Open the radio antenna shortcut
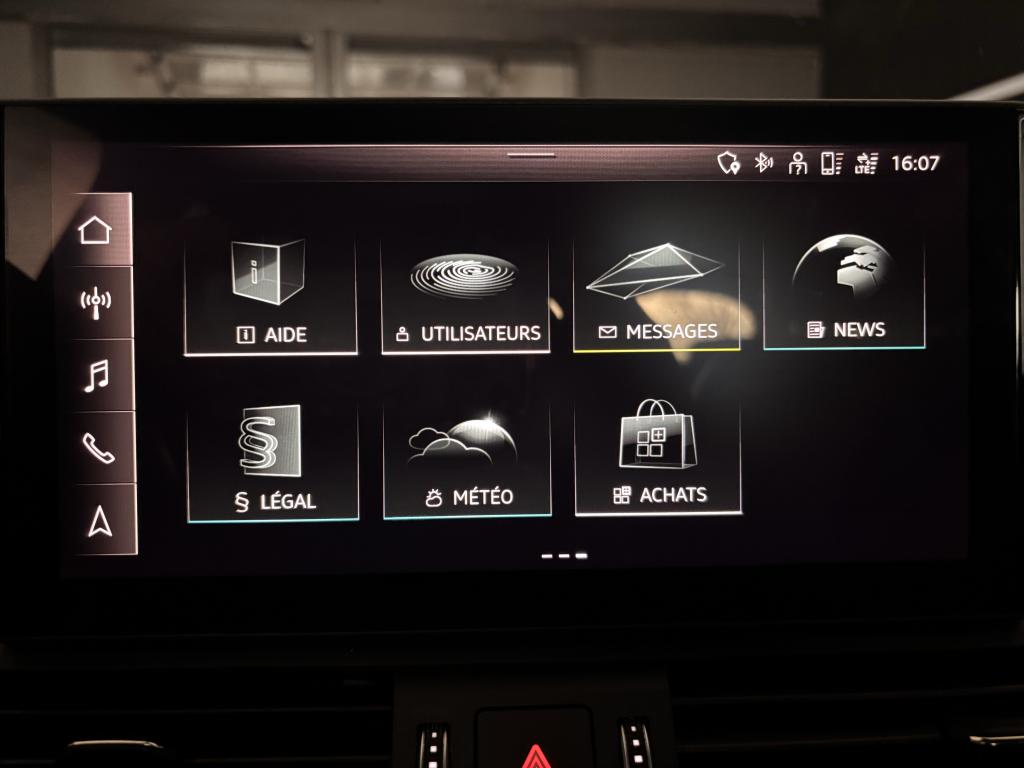1024x768 pixels. (x=96, y=301)
